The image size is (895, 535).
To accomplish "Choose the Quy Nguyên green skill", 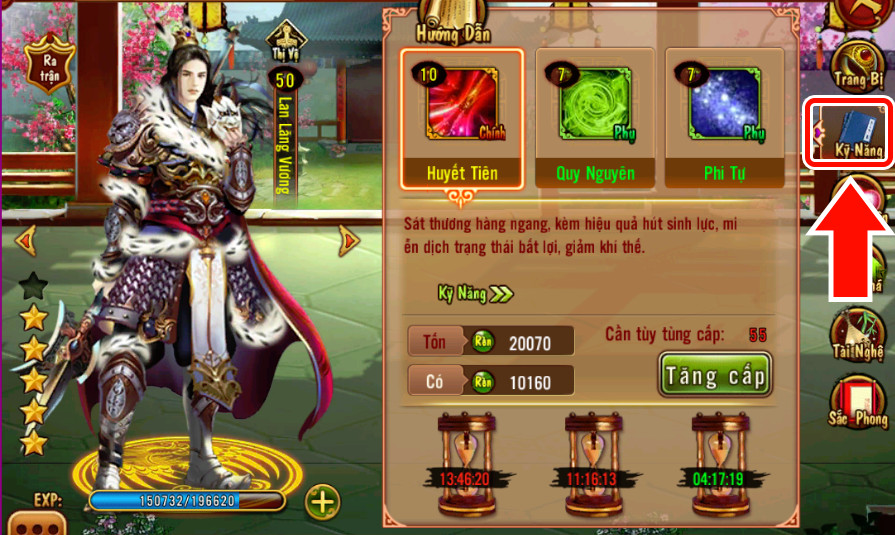I will [595, 118].
